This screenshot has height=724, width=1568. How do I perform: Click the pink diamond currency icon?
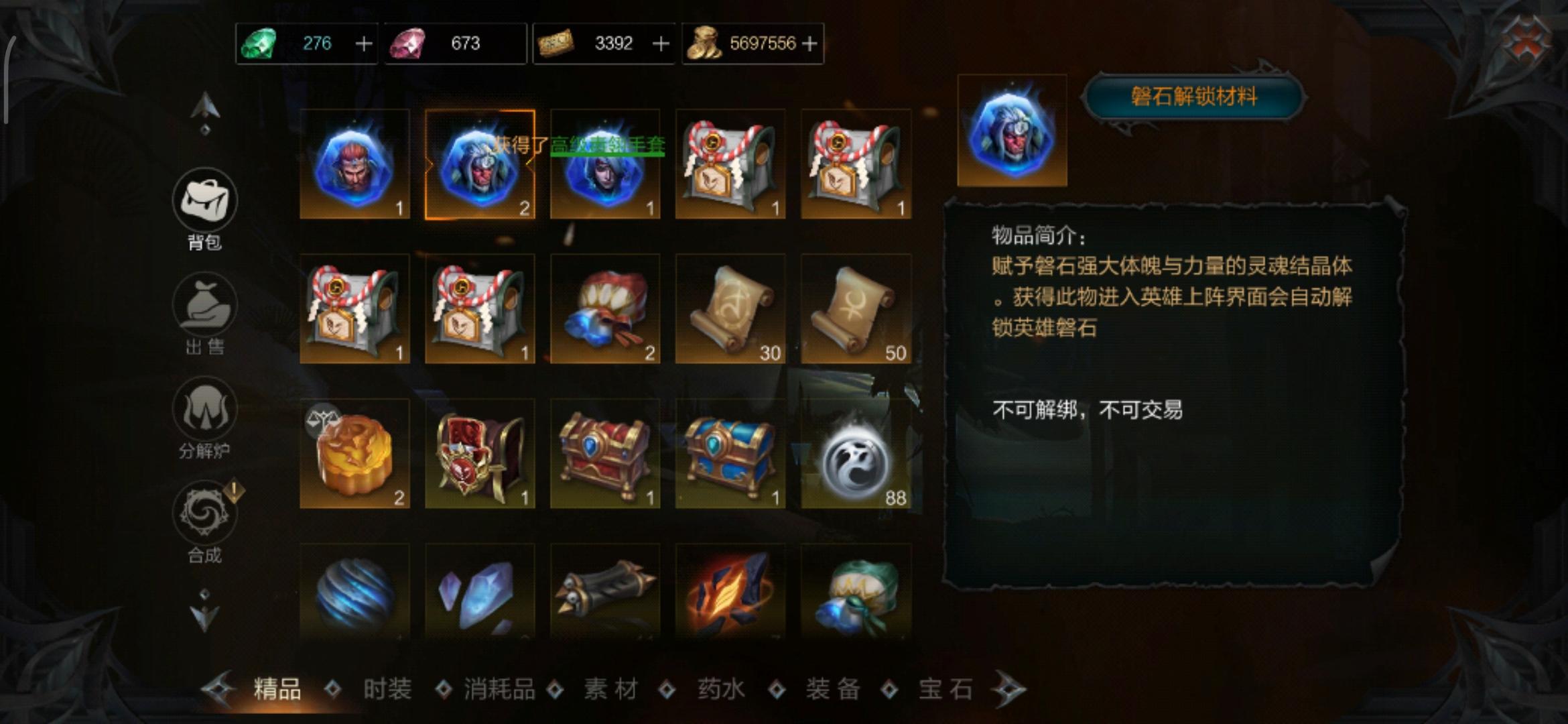pos(409,43)
